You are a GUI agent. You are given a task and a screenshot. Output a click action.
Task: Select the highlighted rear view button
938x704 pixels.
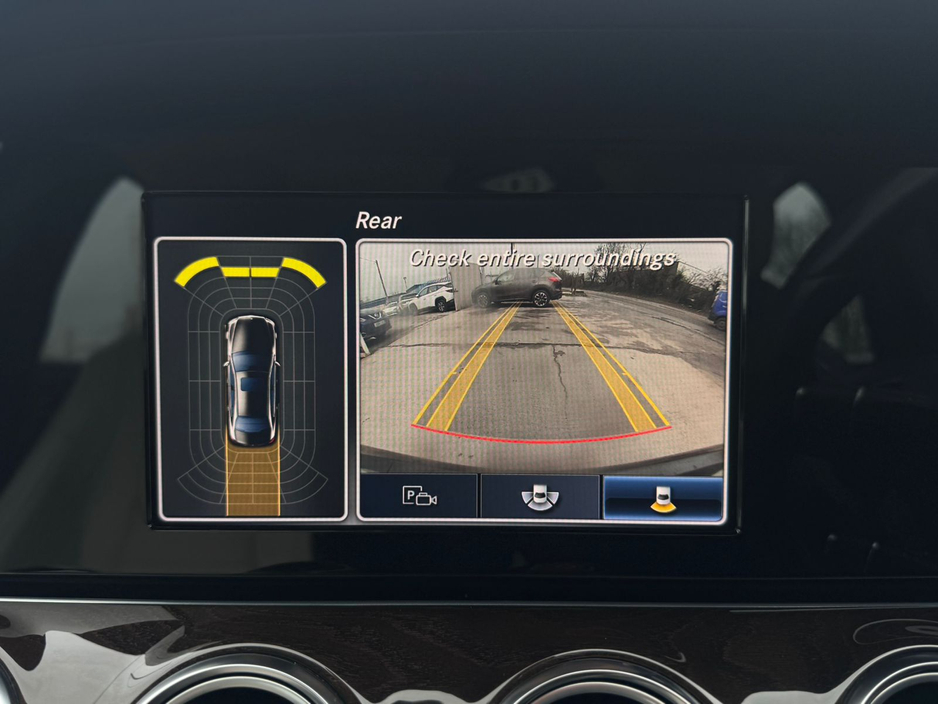click(661, 497)
